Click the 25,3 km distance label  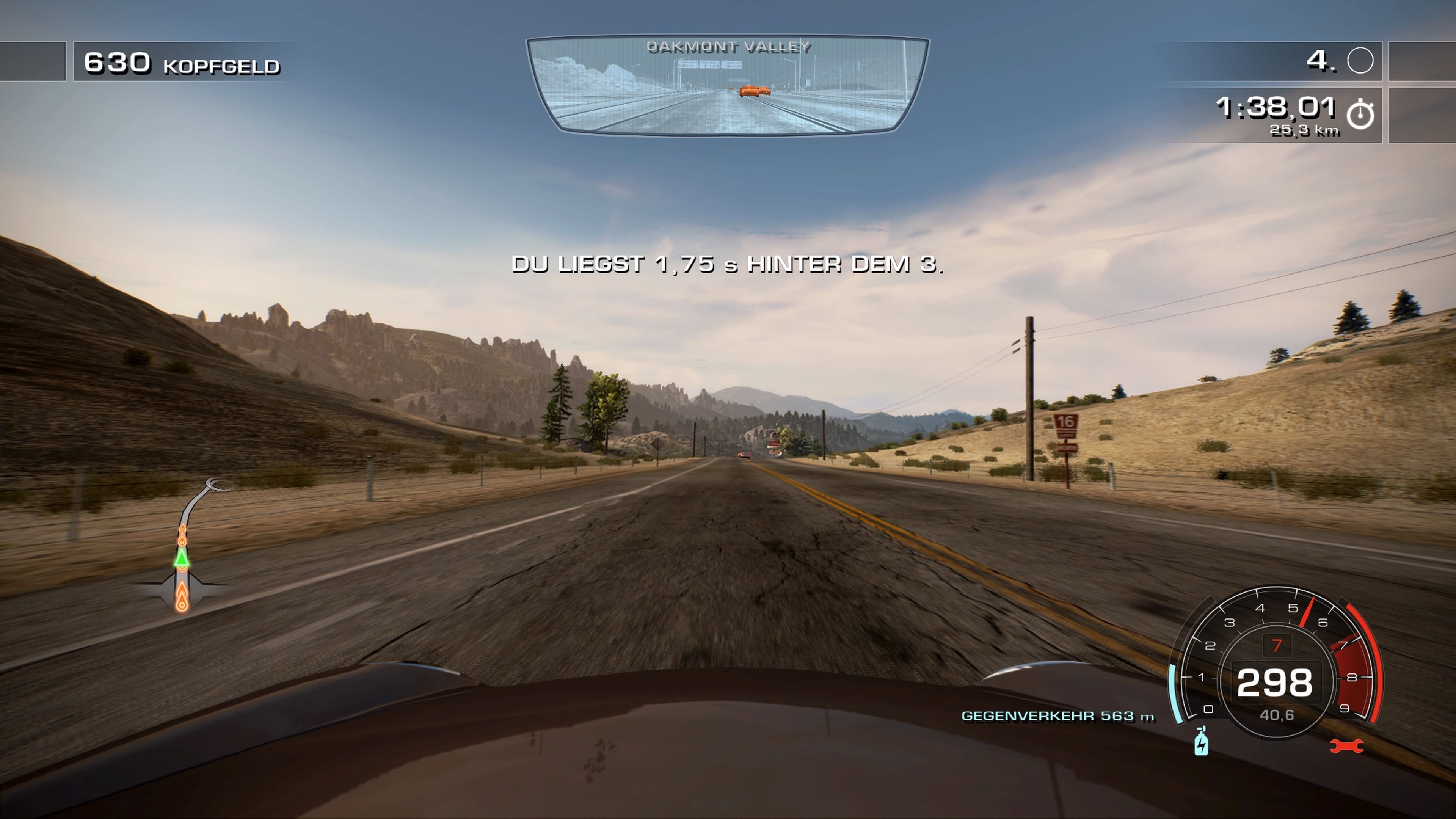[x=1304, y=130]
